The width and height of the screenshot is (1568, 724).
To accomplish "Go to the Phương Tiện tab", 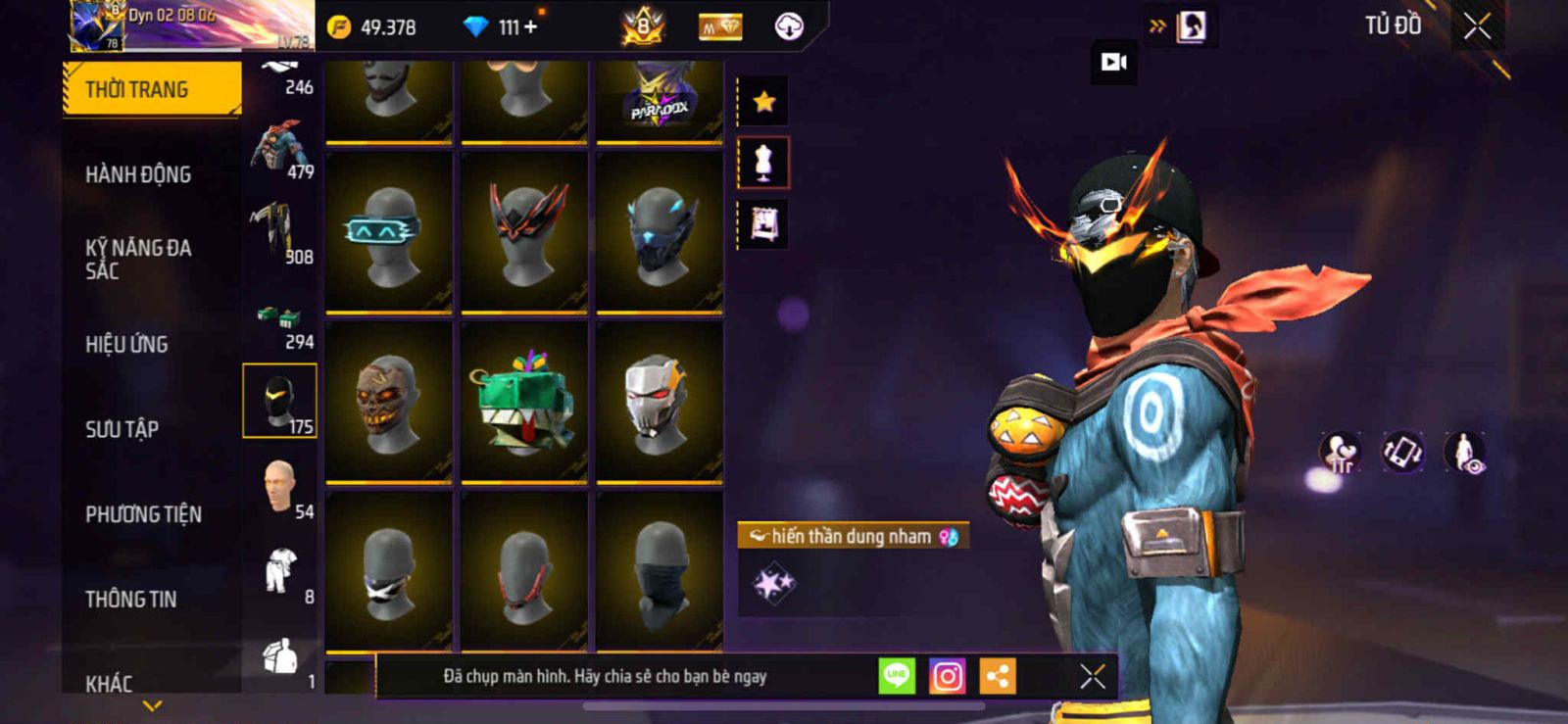I will point(143,514).
